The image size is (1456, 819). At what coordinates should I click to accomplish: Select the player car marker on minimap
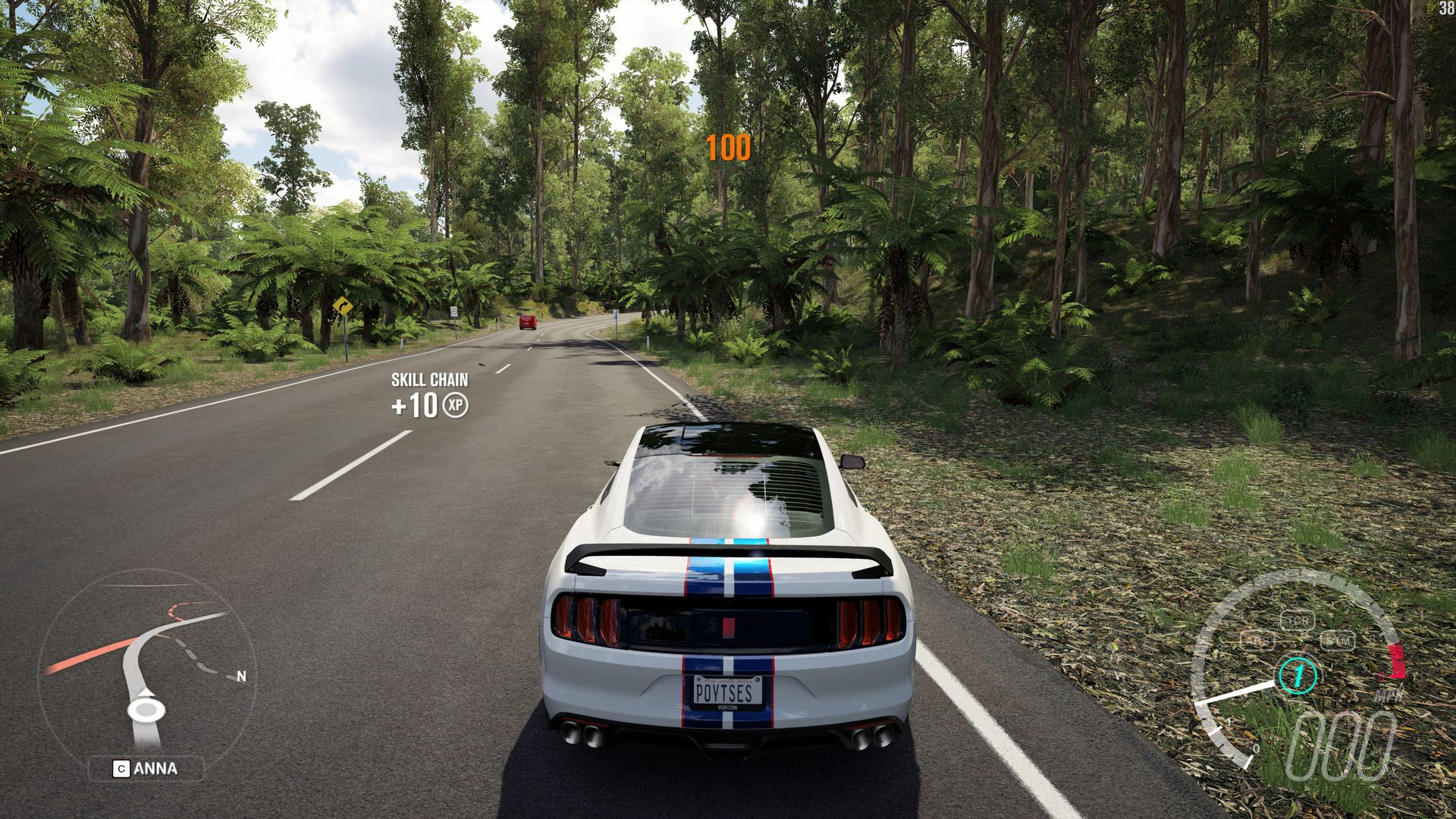146,709
